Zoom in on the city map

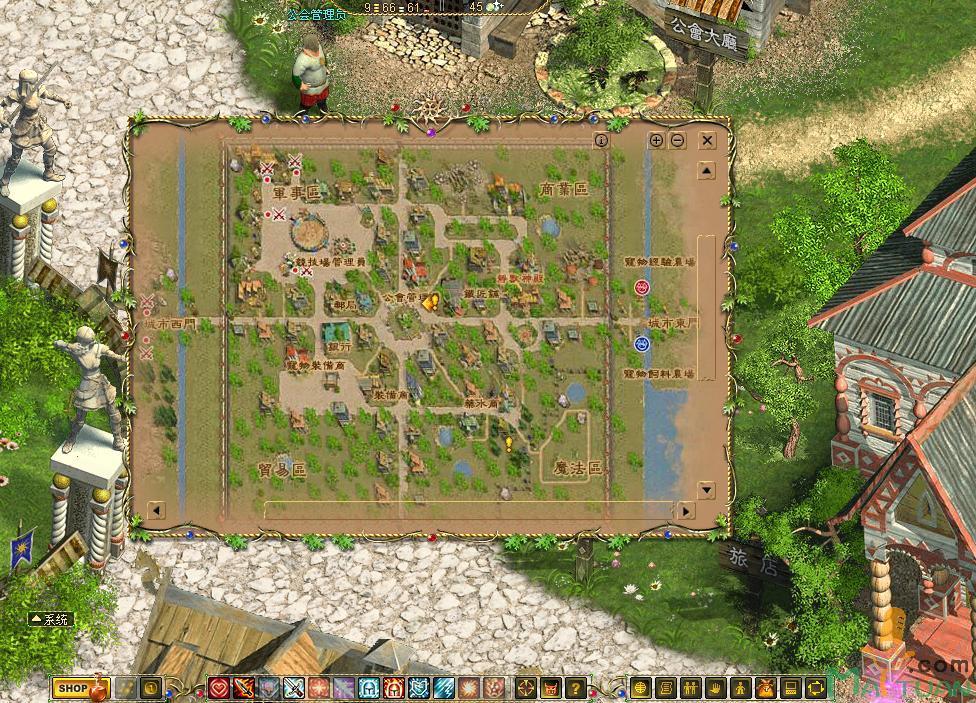656,141
